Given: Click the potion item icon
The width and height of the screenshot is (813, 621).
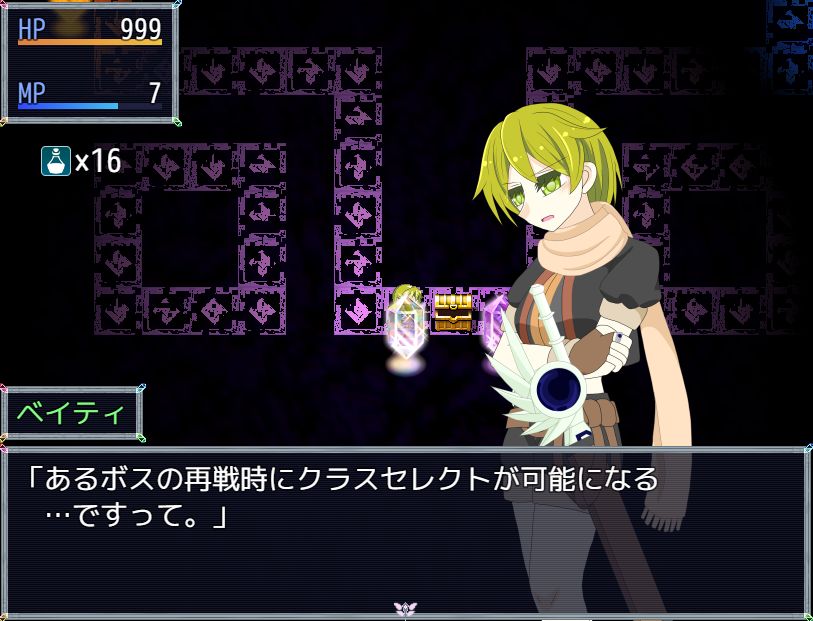Looking at the screenshot, I should coord(55,160).
